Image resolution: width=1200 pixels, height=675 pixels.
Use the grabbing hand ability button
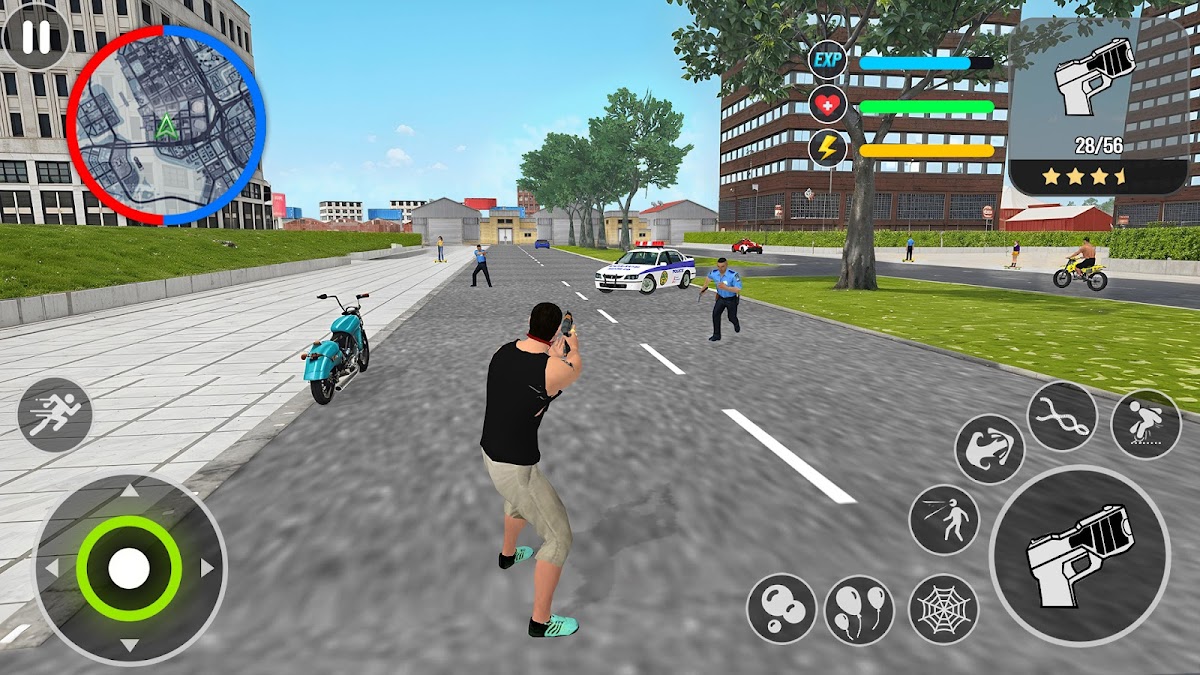coord(990,449)
